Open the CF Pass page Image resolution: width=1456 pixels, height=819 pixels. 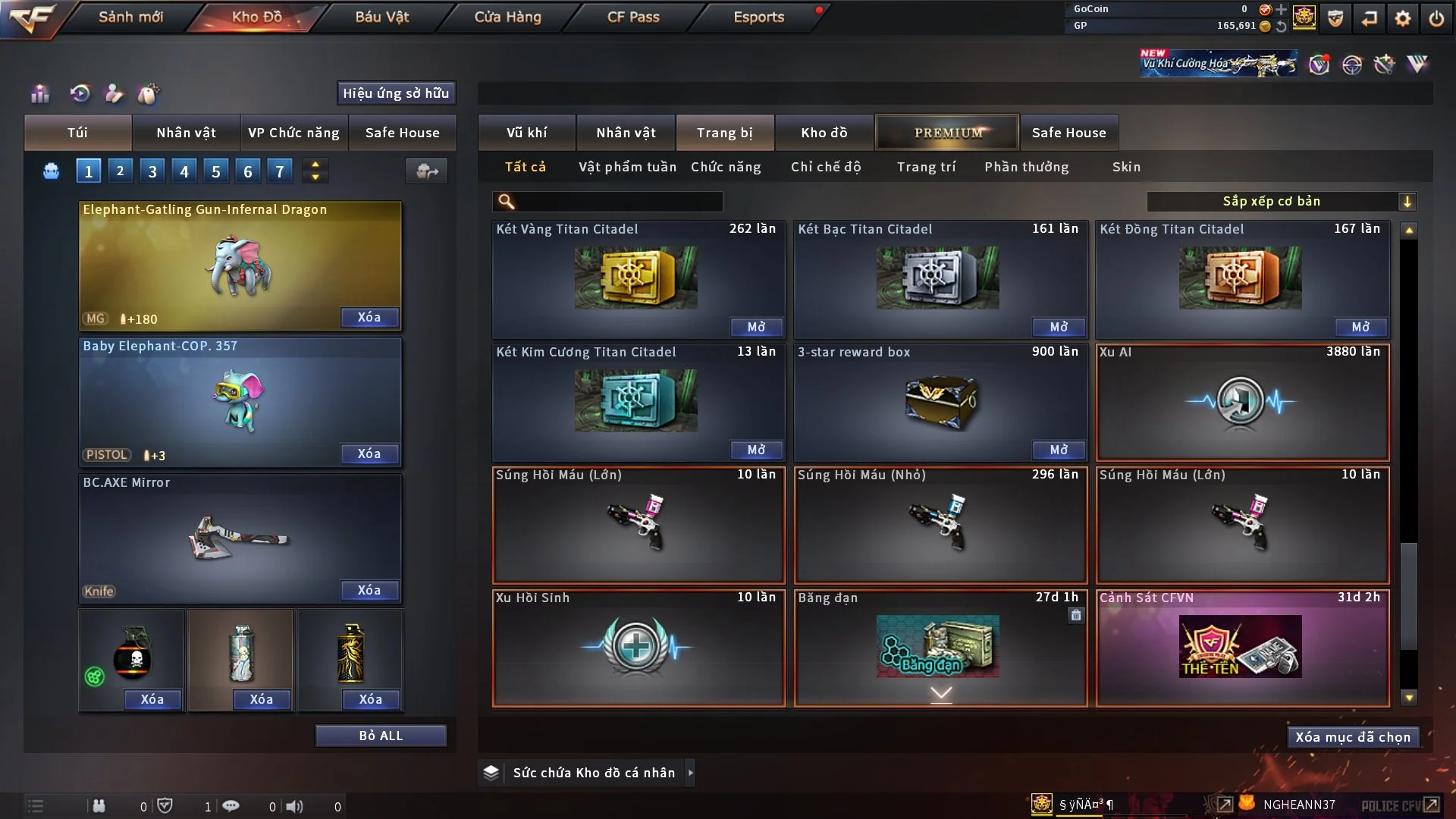[x=633, y=17]
